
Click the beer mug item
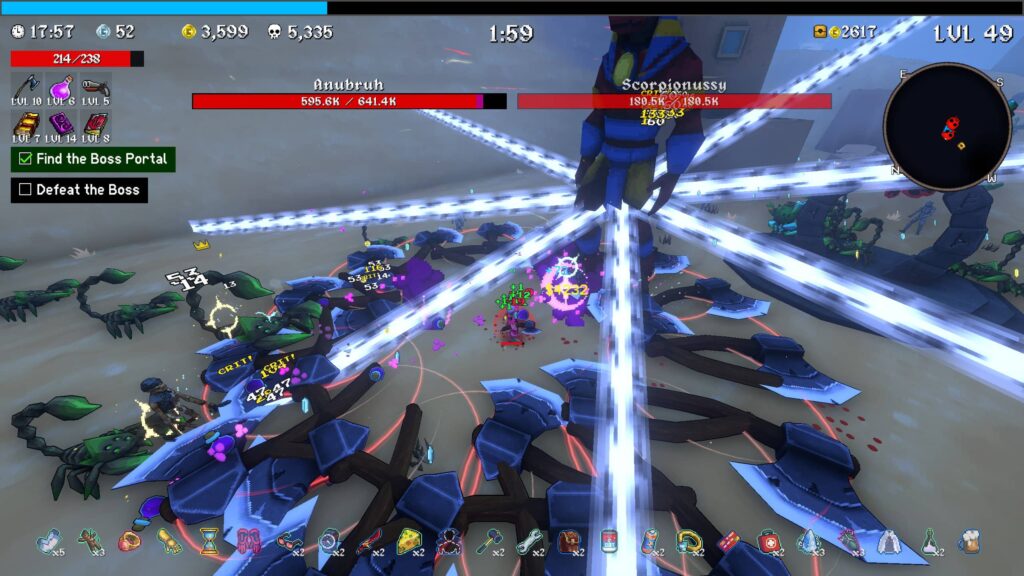pyautogui.click(x=968, y=541)
